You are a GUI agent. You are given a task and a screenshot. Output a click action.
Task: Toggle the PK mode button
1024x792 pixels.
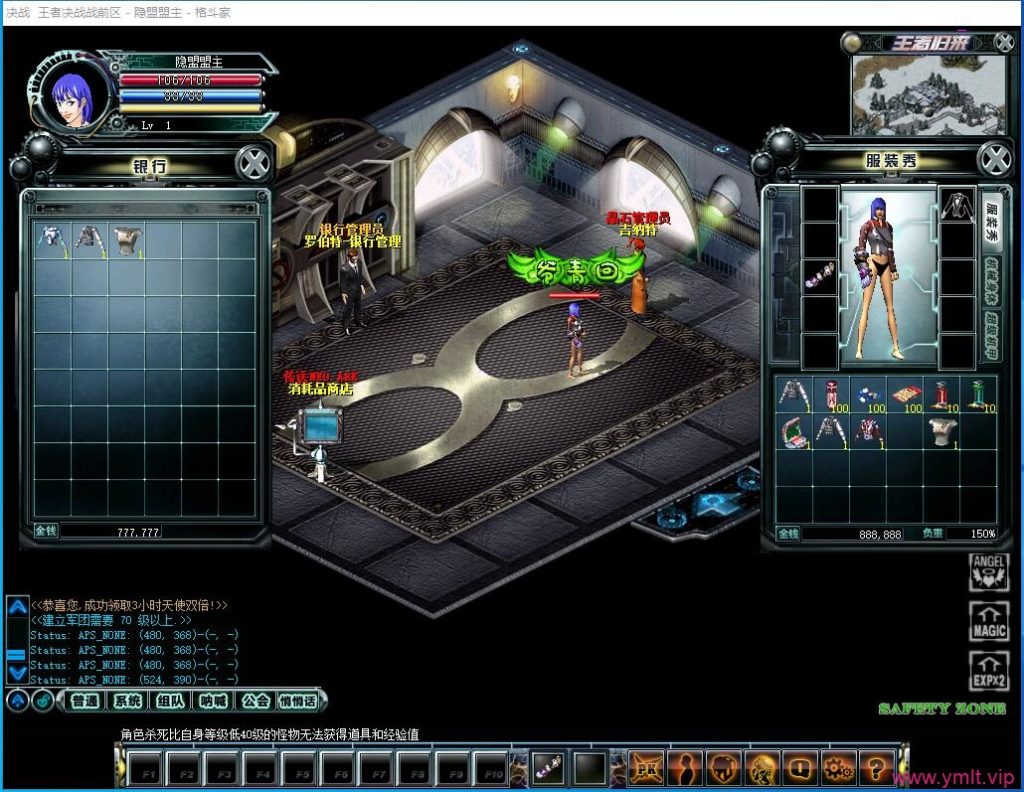click(646, 767)
